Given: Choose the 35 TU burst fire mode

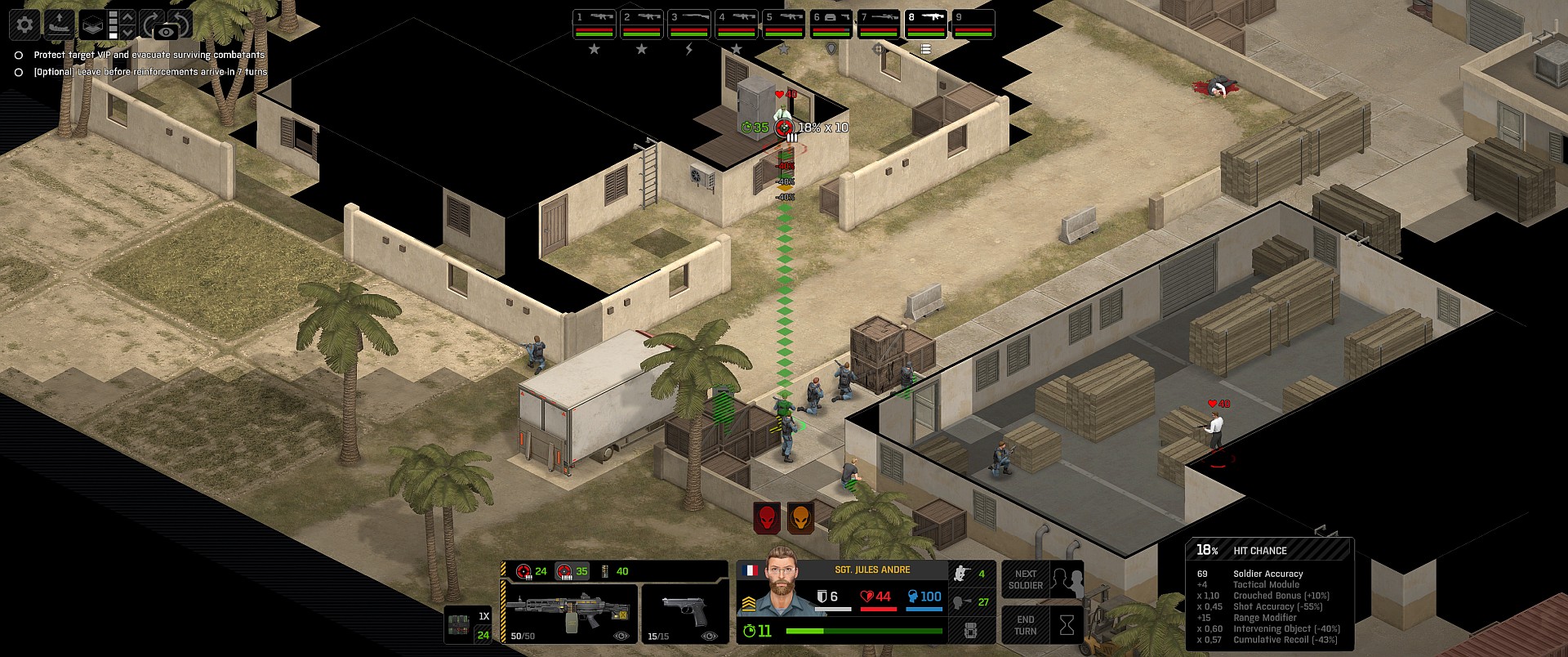Looking at the screenshot, I should [572, 571].
